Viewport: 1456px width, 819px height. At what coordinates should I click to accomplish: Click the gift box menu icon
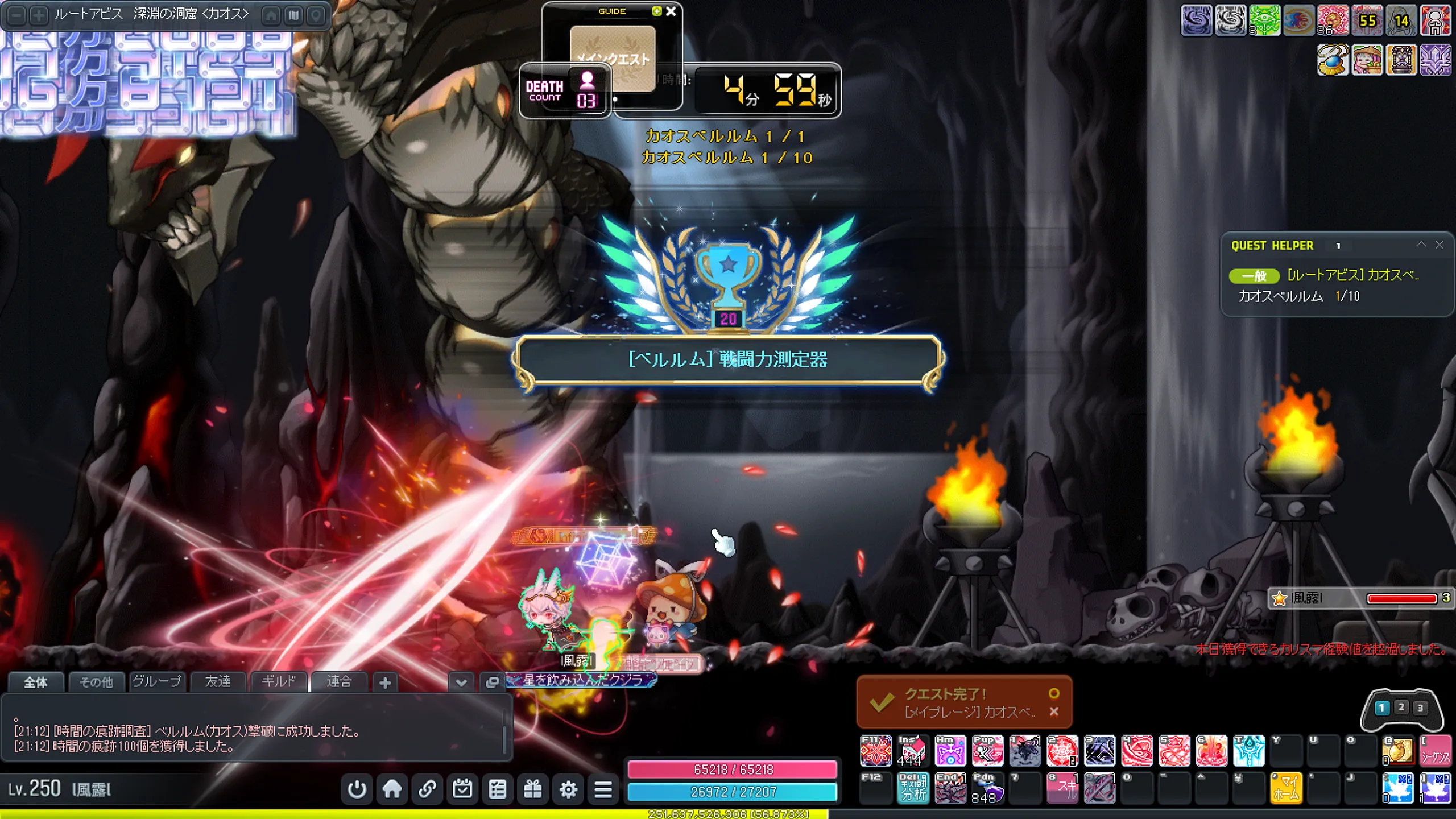coord(533,789)
